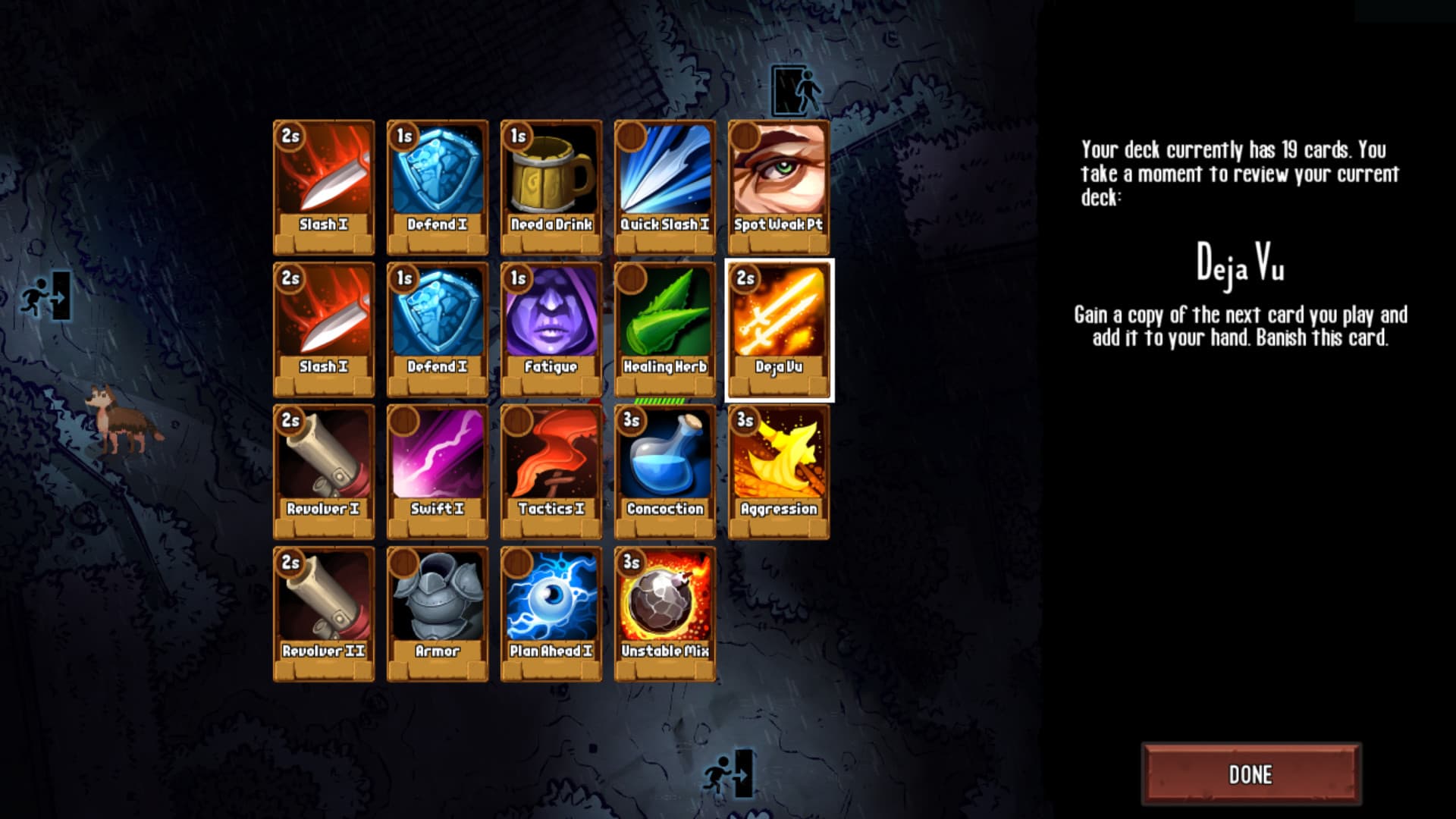Select the Need a Drink card

(551, 182)
